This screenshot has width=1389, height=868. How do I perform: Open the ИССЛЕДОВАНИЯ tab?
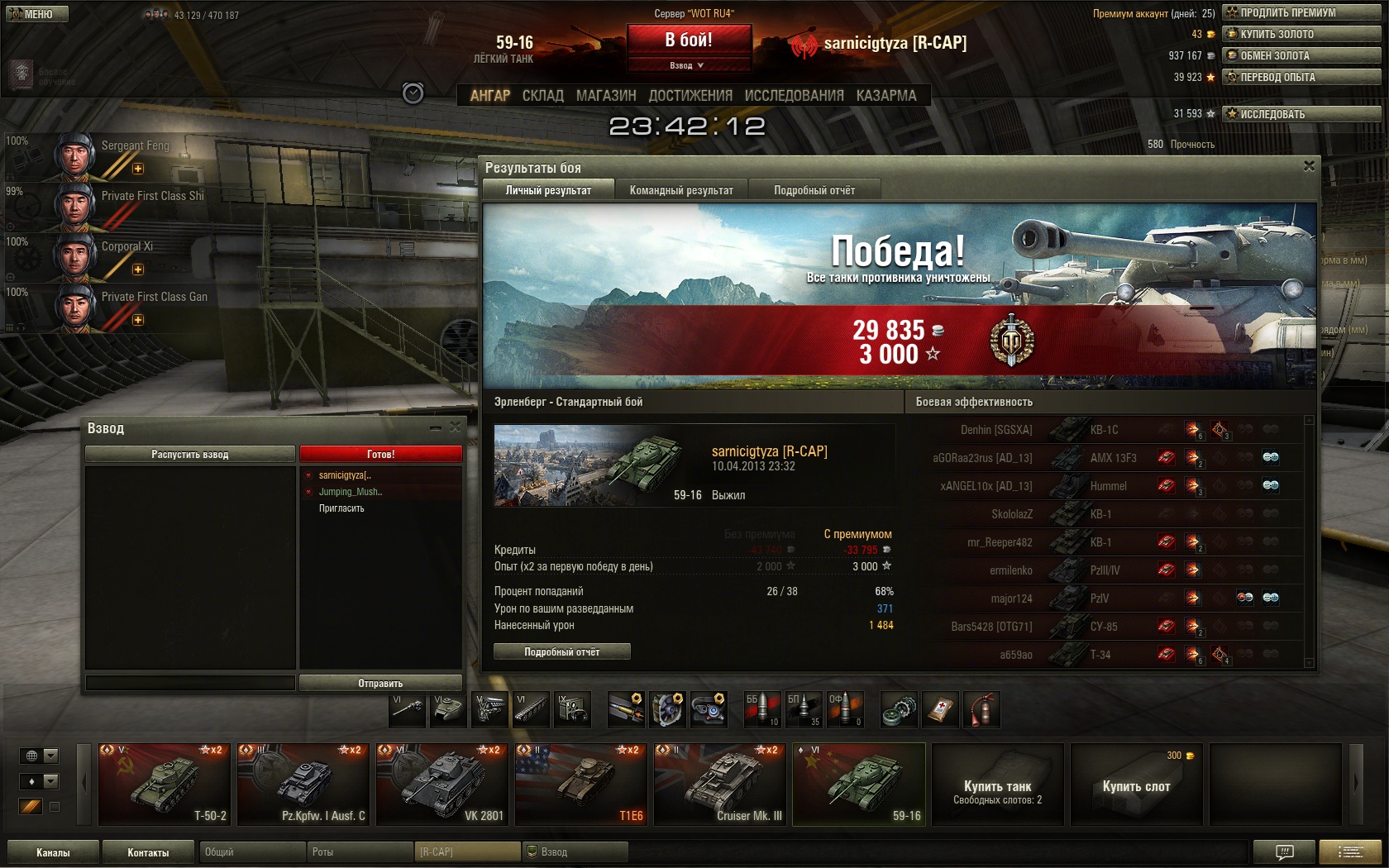tap(794, 96)
